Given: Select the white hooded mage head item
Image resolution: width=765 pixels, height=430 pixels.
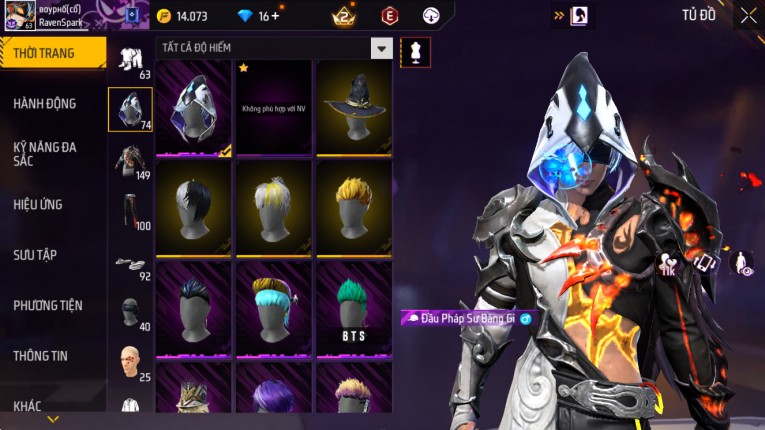Looking at the screenshot, I should pos(194,108).
